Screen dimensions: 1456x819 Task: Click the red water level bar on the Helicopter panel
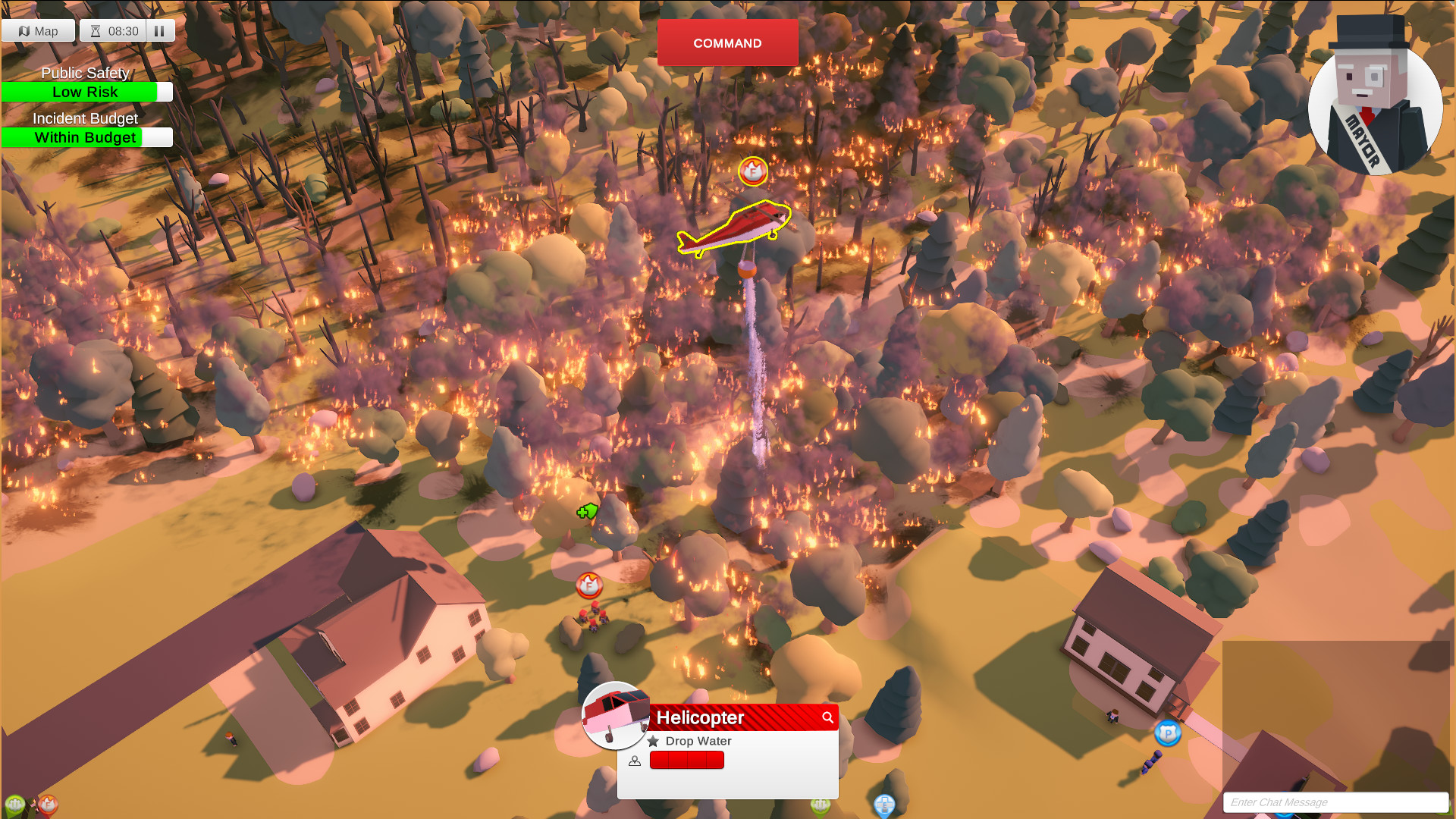[686, 761]
